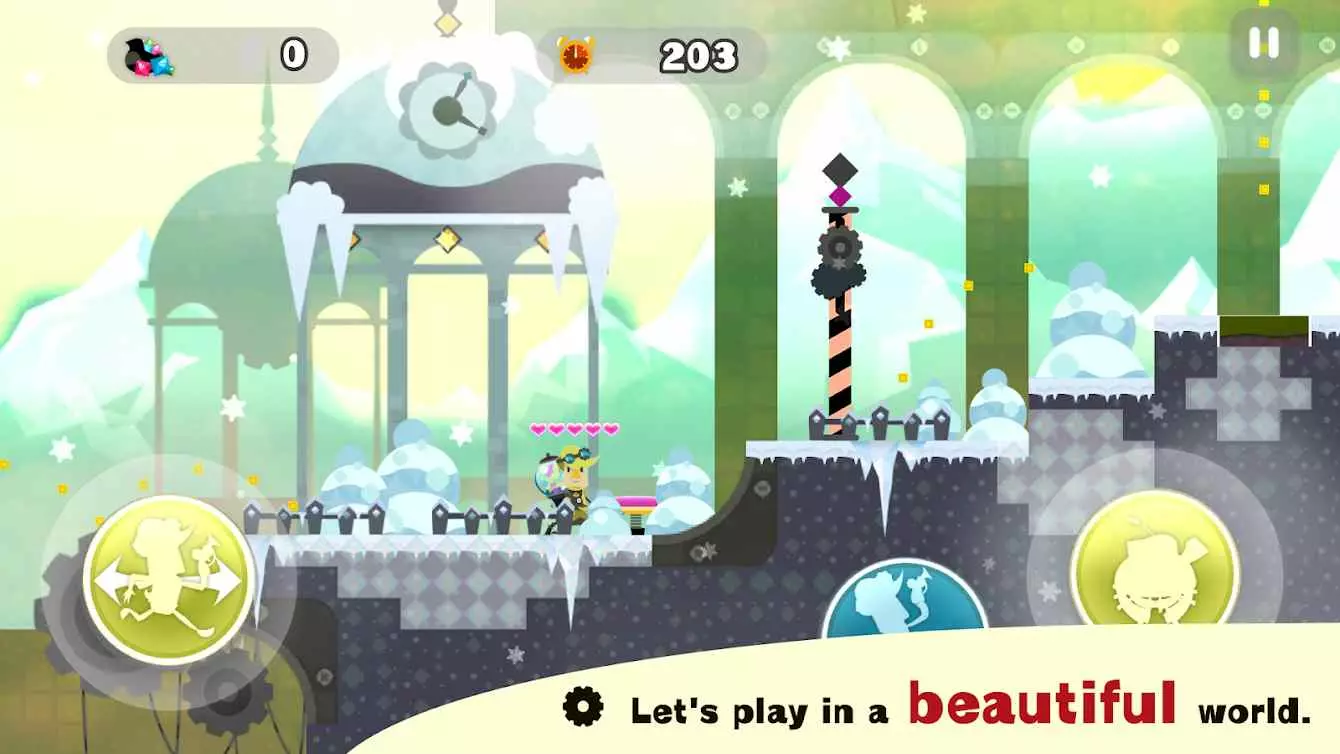1340x754 pixels.
Task: Tap the gear wheel on the checkpoint pole
Action: coord(838,250)
